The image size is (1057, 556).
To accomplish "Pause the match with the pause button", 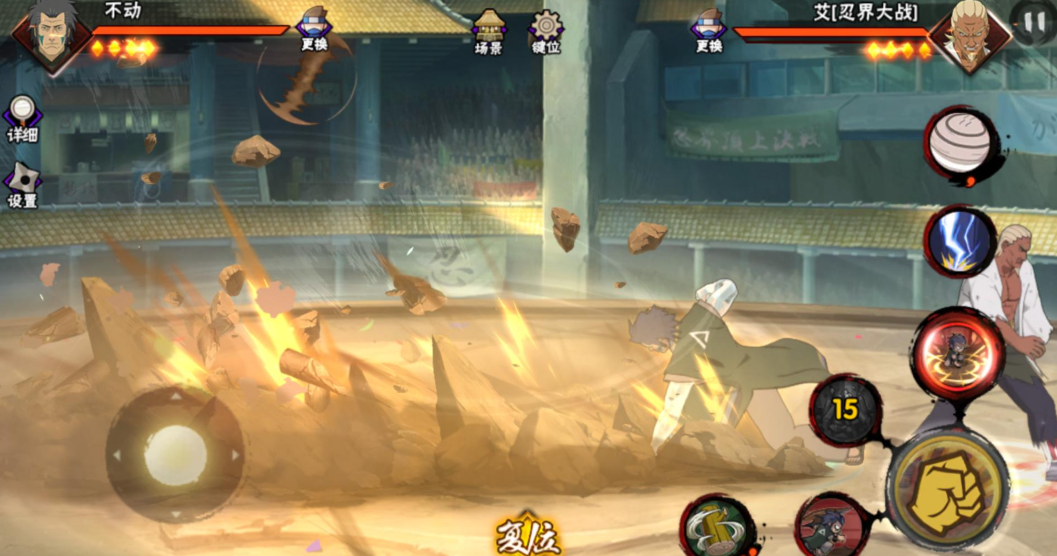I will 1032,20.
